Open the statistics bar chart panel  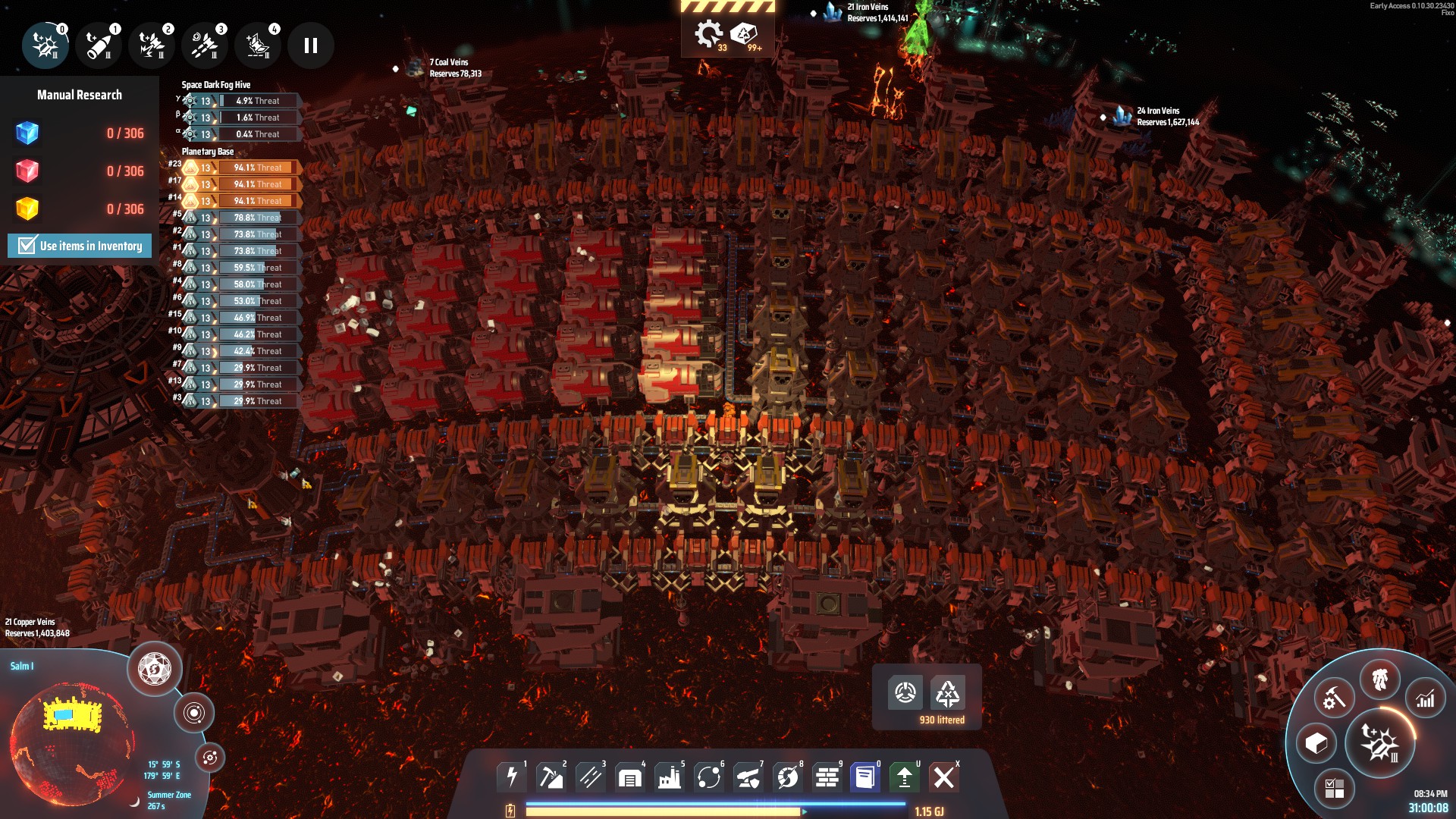click(x=1425, y=699)
